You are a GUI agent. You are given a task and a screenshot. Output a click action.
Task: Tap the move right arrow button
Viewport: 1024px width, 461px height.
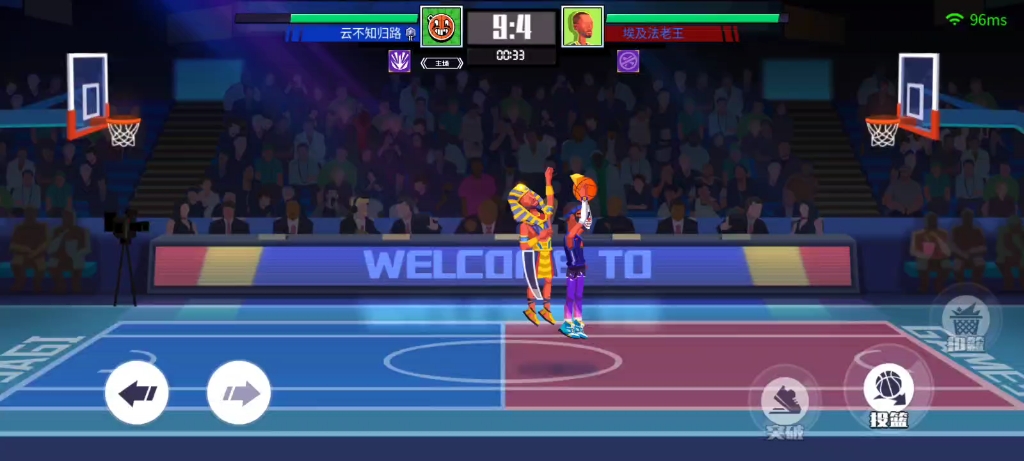click(x=239, y=392)
